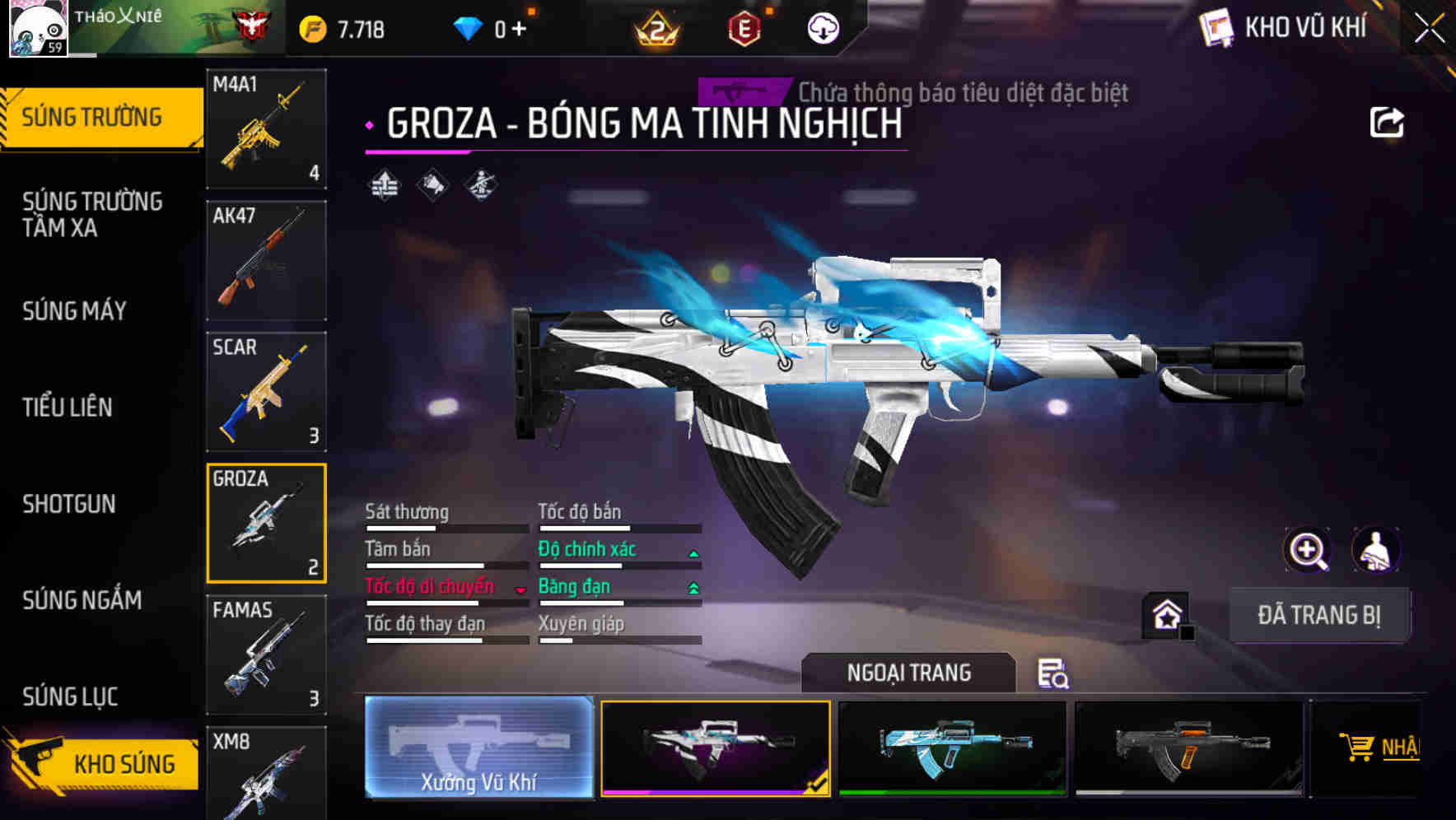Click the red down arrow on Tốc độ di chuyển
Viewport: 1456px width, 820px height.
520,589
